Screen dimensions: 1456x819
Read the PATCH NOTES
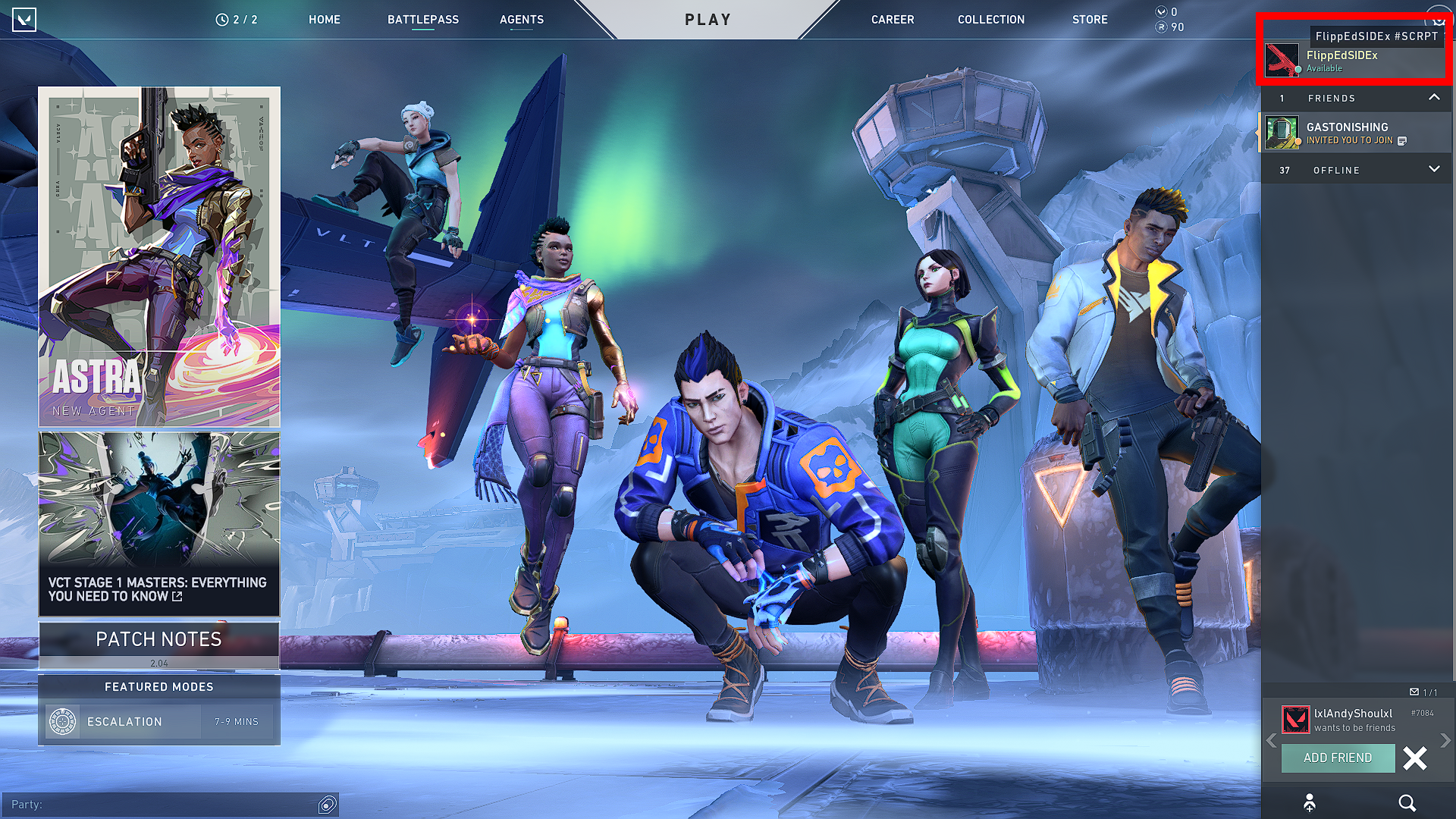click(x=159, y=640)
